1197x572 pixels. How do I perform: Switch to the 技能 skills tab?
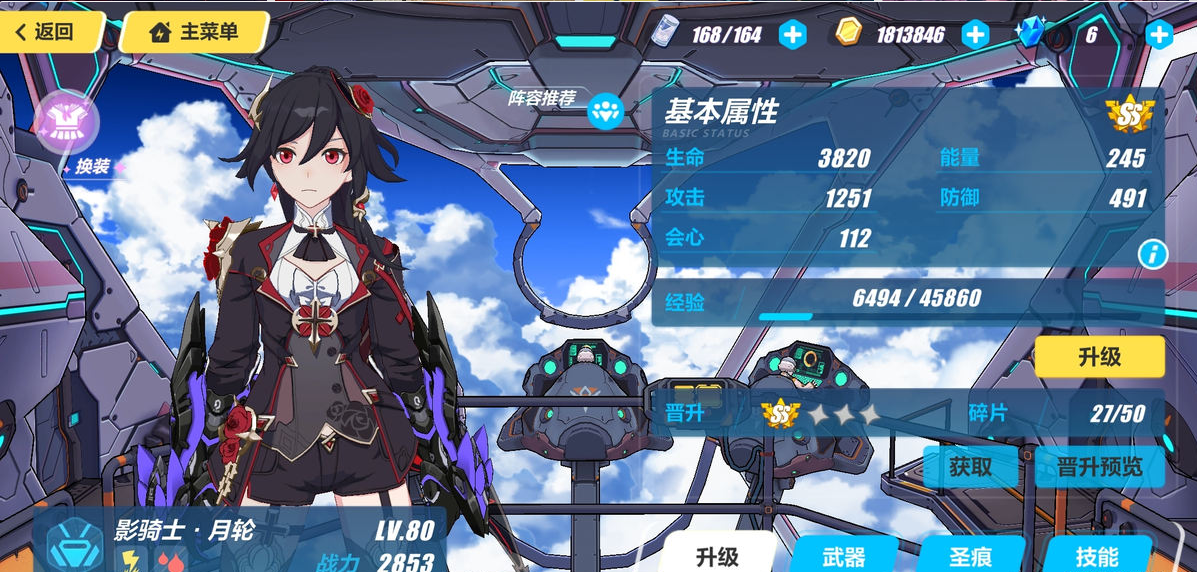point(1097,556)
